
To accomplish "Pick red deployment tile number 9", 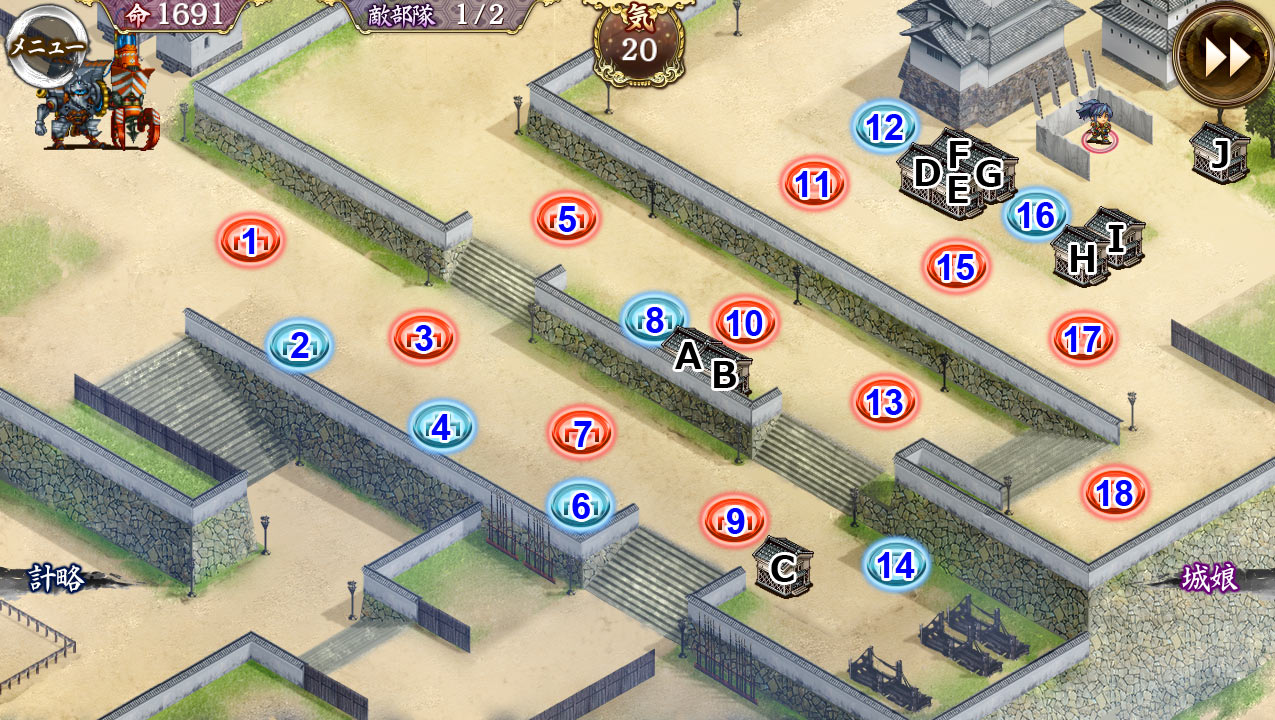I will point(735,521).
